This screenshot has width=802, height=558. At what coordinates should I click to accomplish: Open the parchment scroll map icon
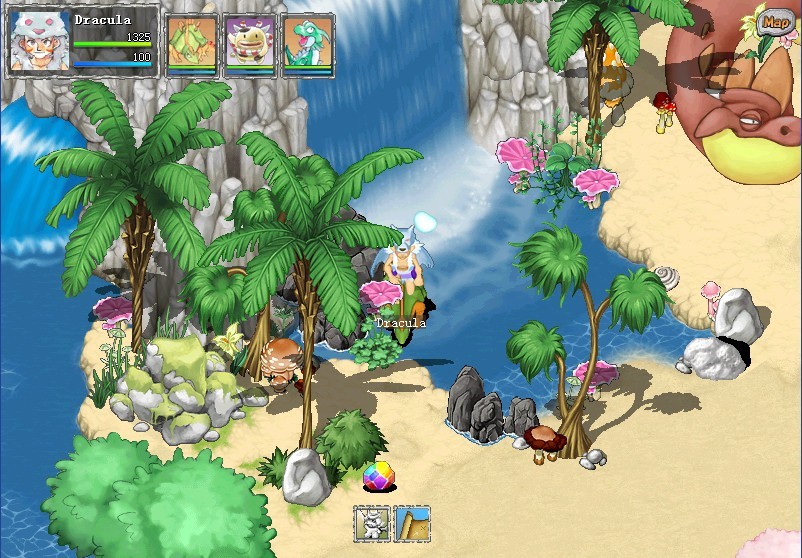coord(413,523)
